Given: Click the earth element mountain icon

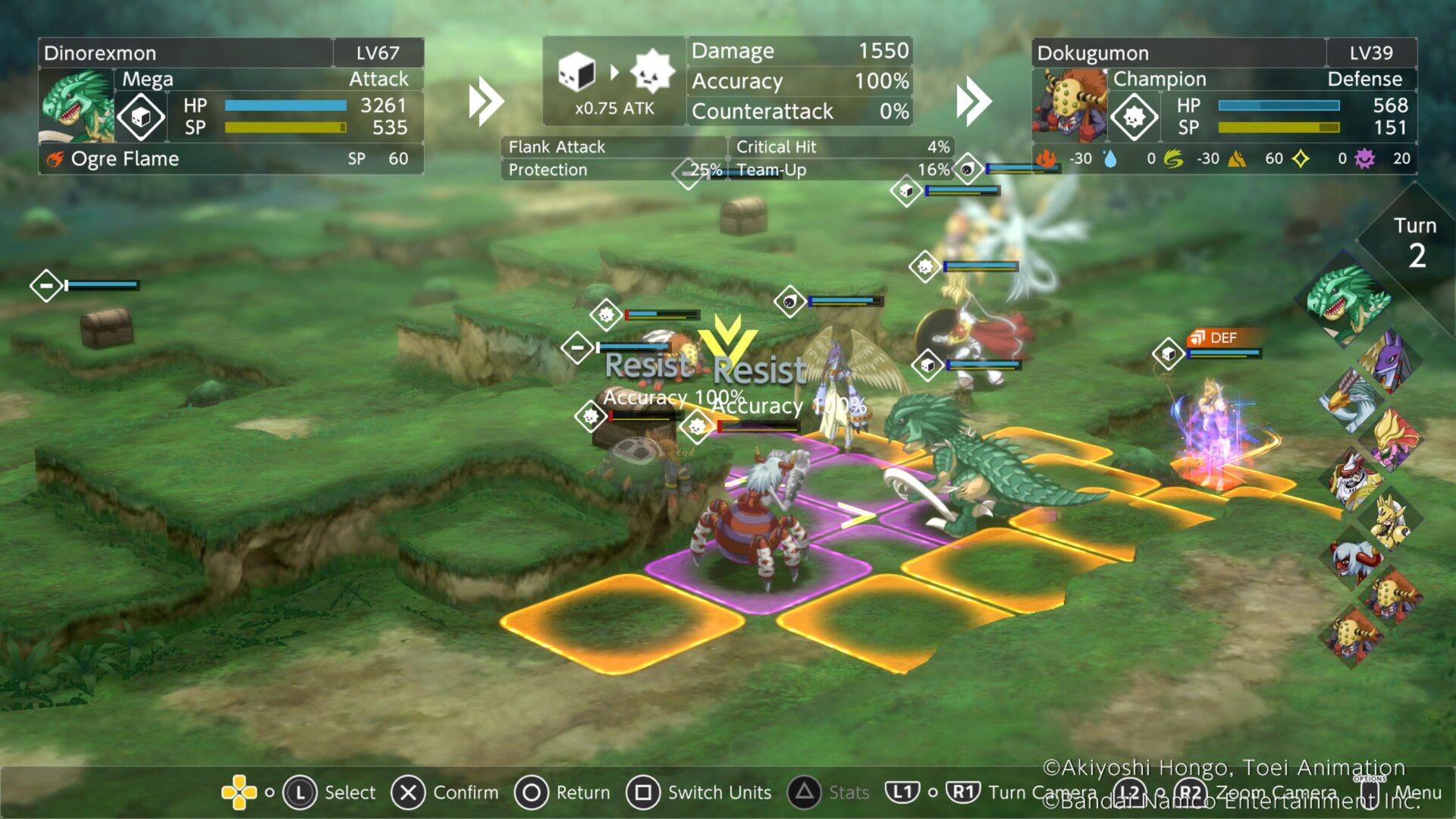Looking at the screenshot, I should pos(1236,158).
